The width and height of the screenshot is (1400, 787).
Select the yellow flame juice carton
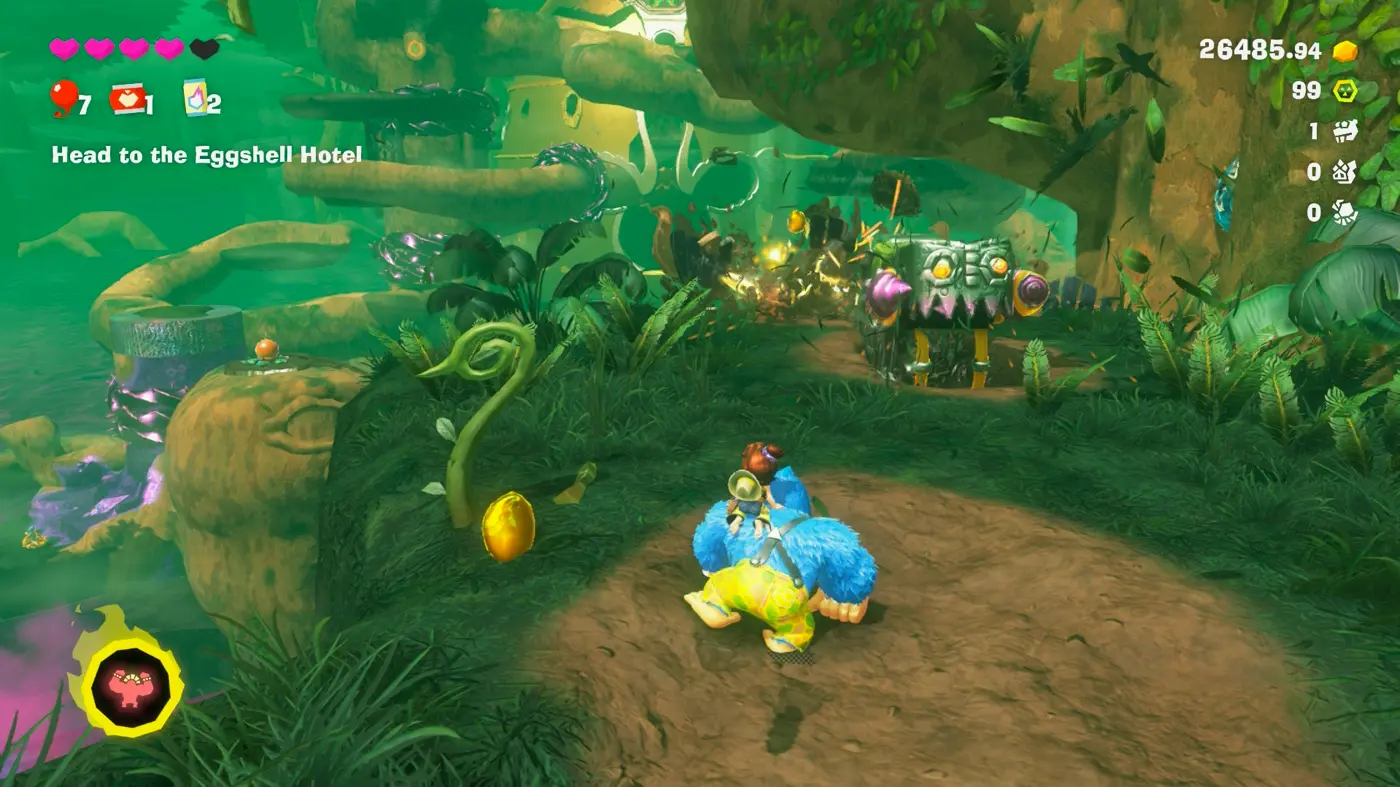click(195, 98)
